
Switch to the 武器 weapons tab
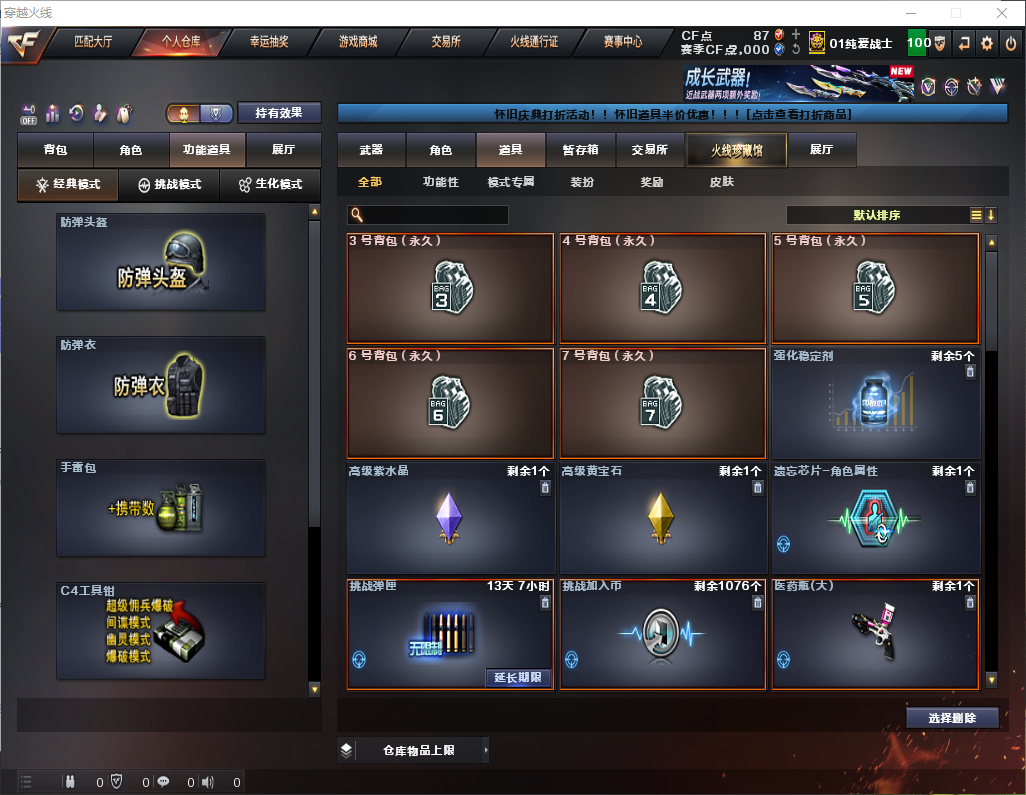point(371,150)
